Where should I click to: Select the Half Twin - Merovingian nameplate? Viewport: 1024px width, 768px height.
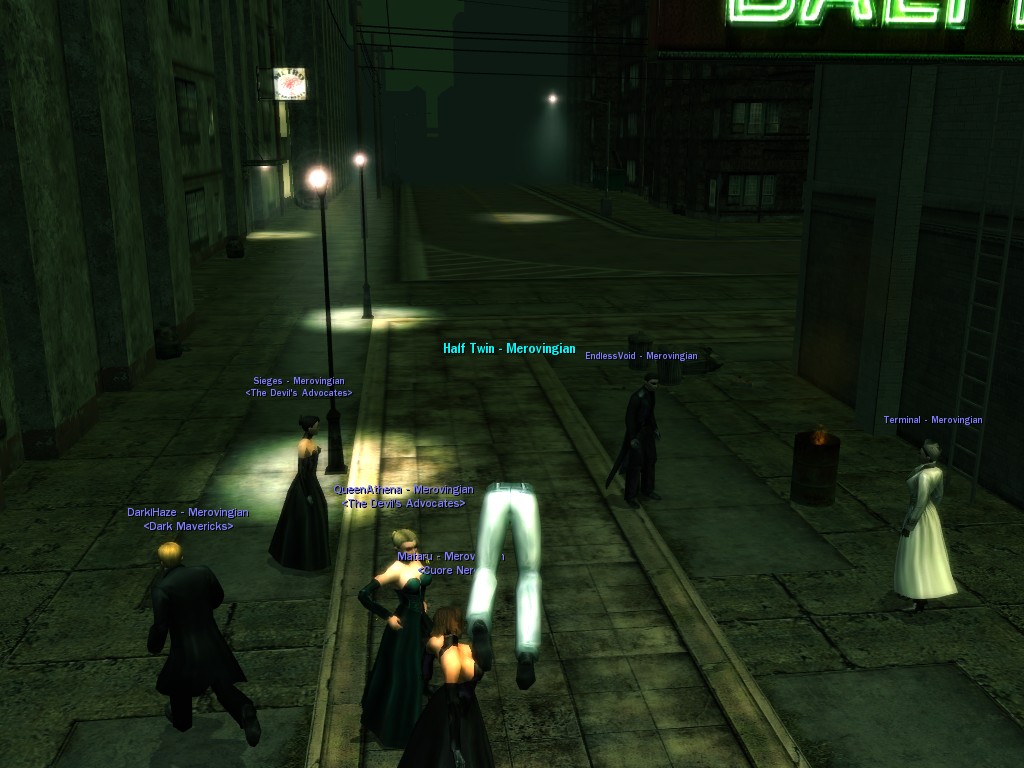tap(509, 349)
